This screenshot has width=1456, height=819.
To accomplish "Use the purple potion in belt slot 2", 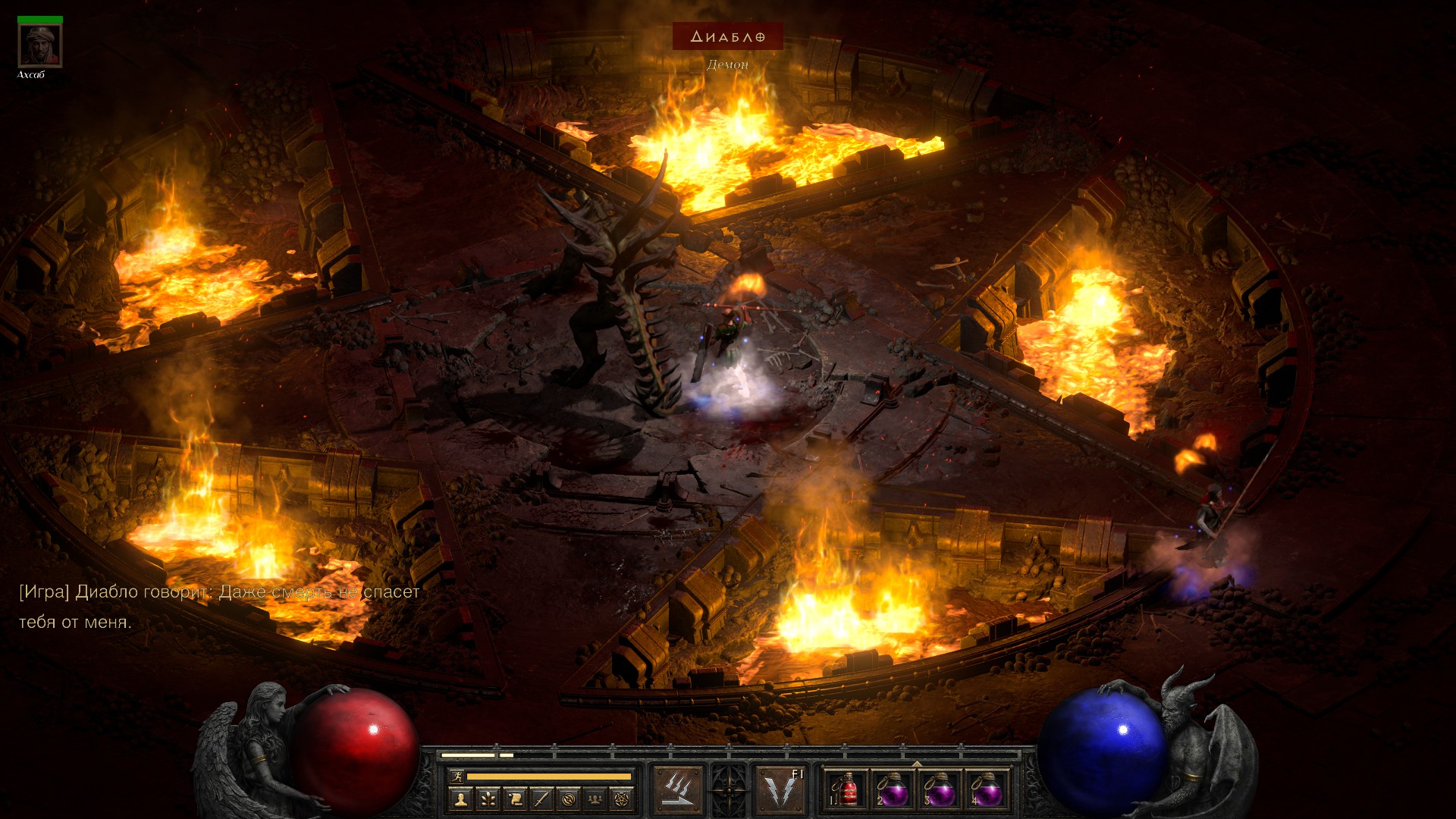I will (x=893, y=790).
